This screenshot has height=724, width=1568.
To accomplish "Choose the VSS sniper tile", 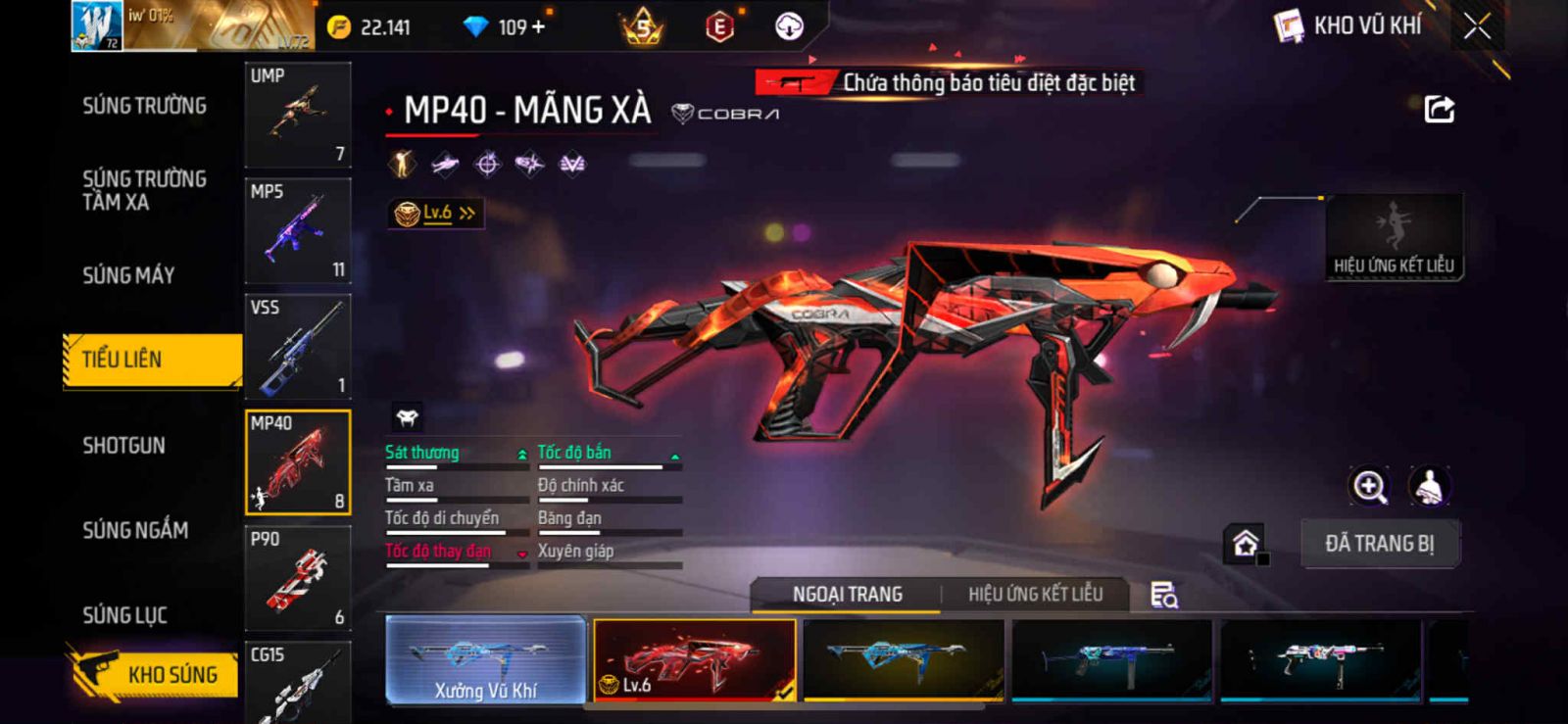I will point(298,347).
